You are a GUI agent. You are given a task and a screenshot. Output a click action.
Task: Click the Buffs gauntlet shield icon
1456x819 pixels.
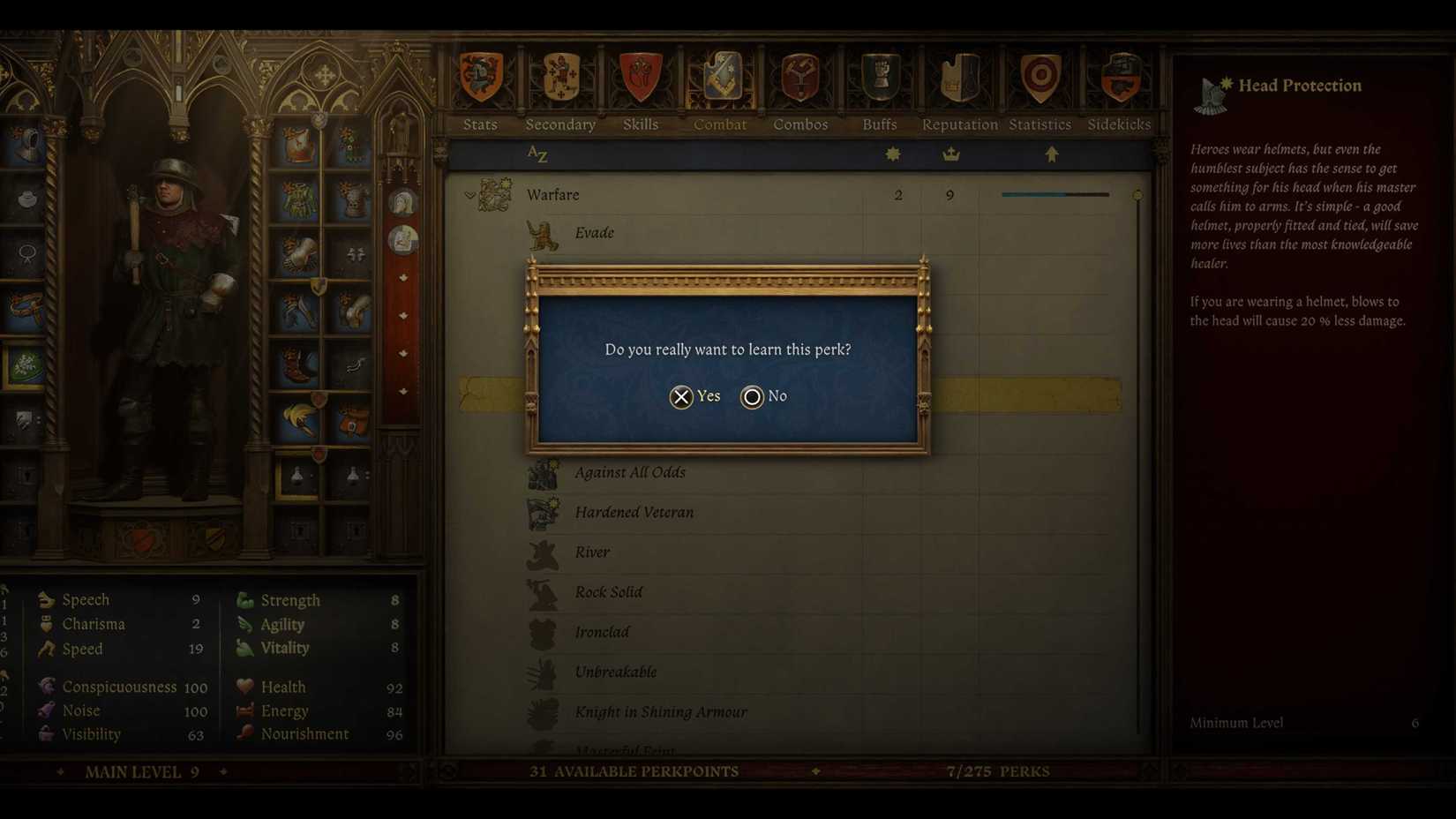(878, 78)
